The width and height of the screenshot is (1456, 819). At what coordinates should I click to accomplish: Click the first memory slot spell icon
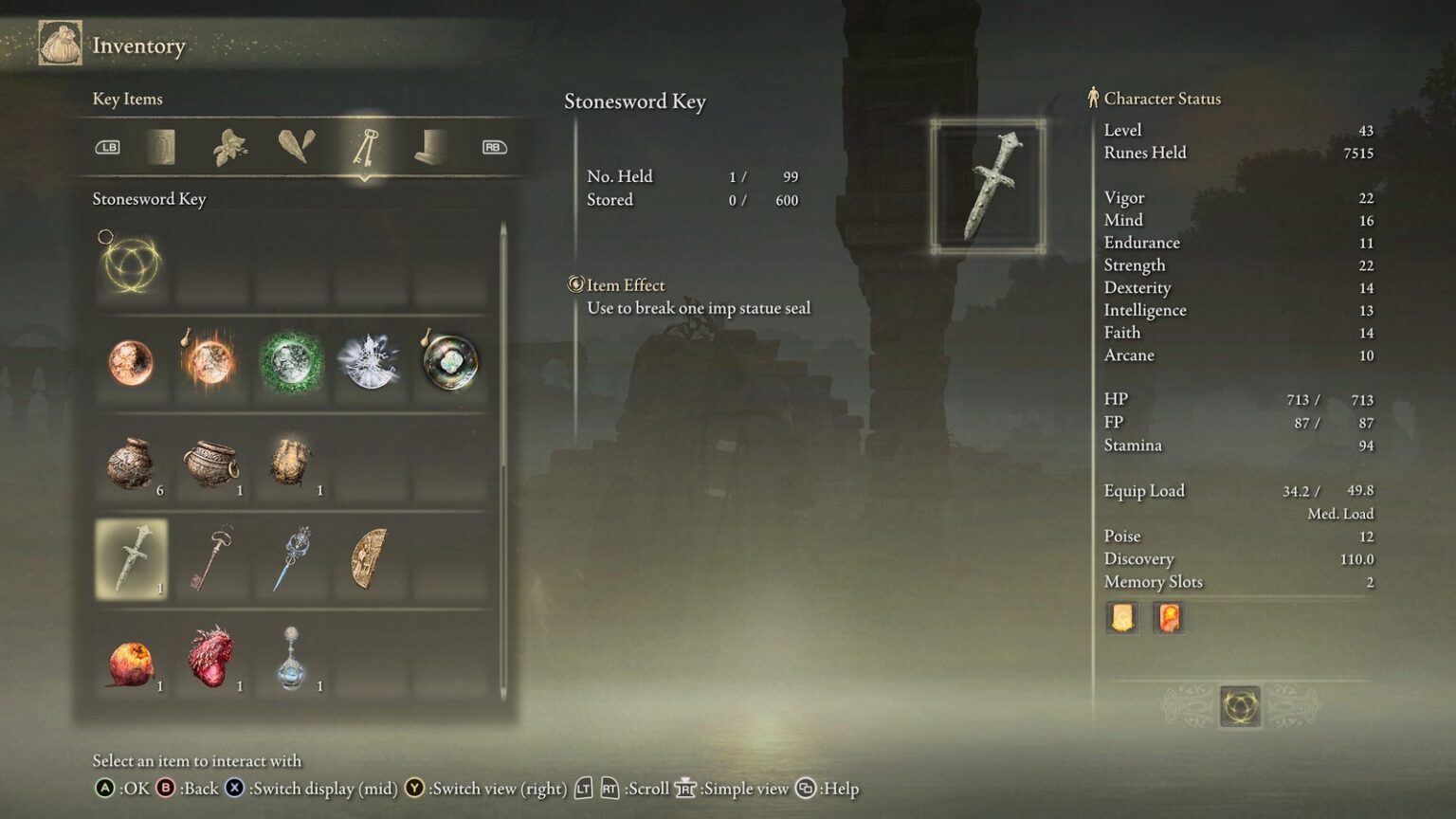[x=1122, y=617]
